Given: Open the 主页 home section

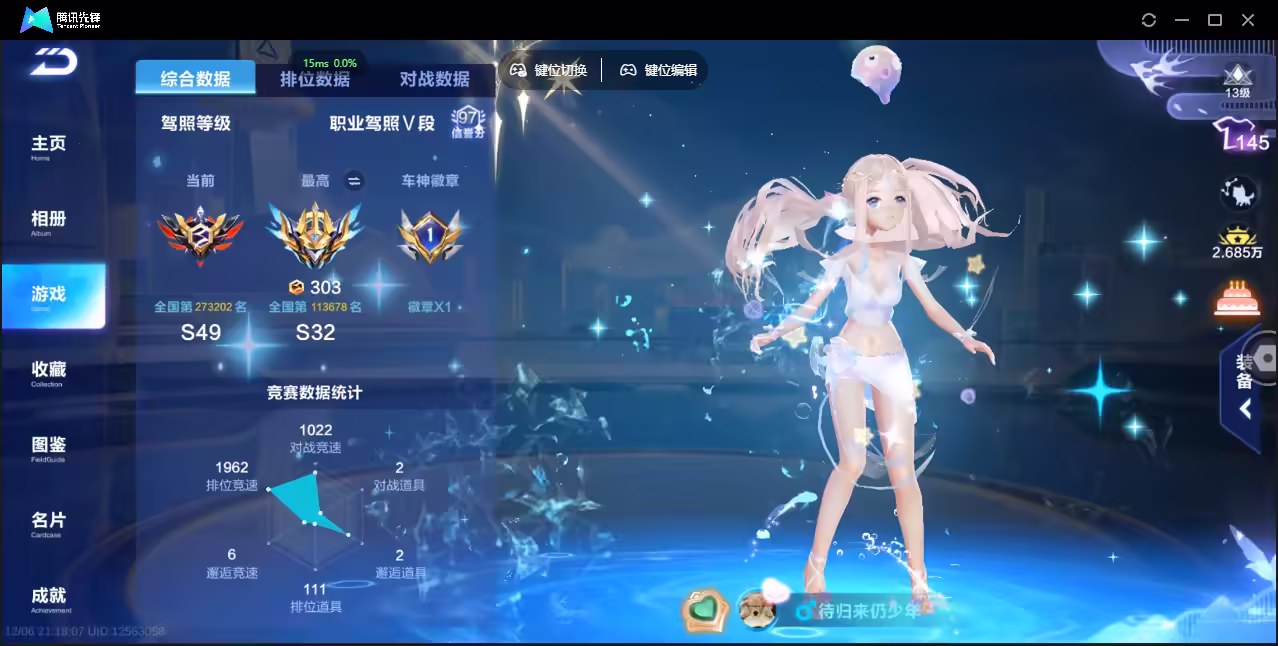Looking at the screenshot, I should click(x=48, y=146).
